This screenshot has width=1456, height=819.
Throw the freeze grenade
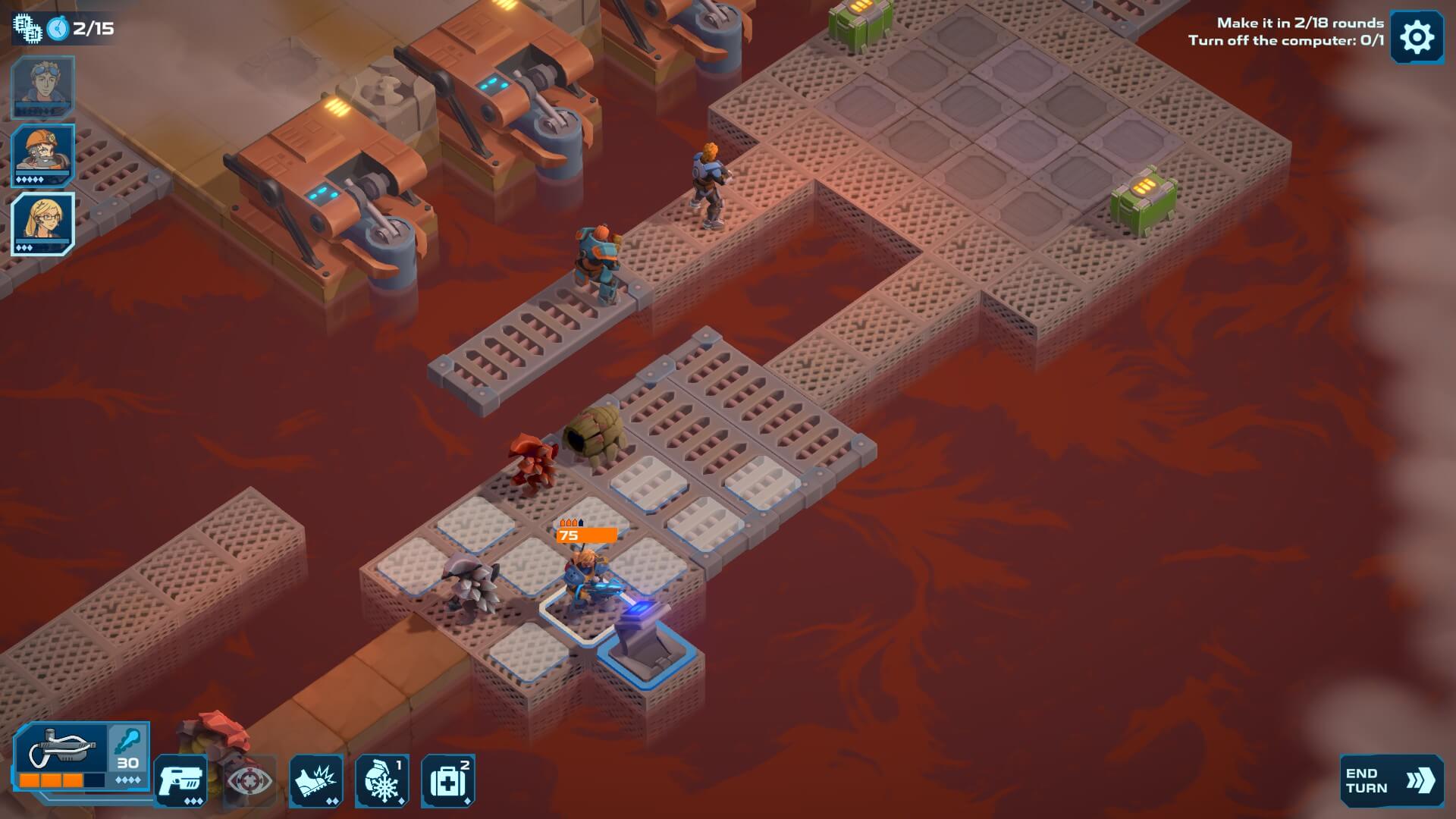(x=382, y=780)
